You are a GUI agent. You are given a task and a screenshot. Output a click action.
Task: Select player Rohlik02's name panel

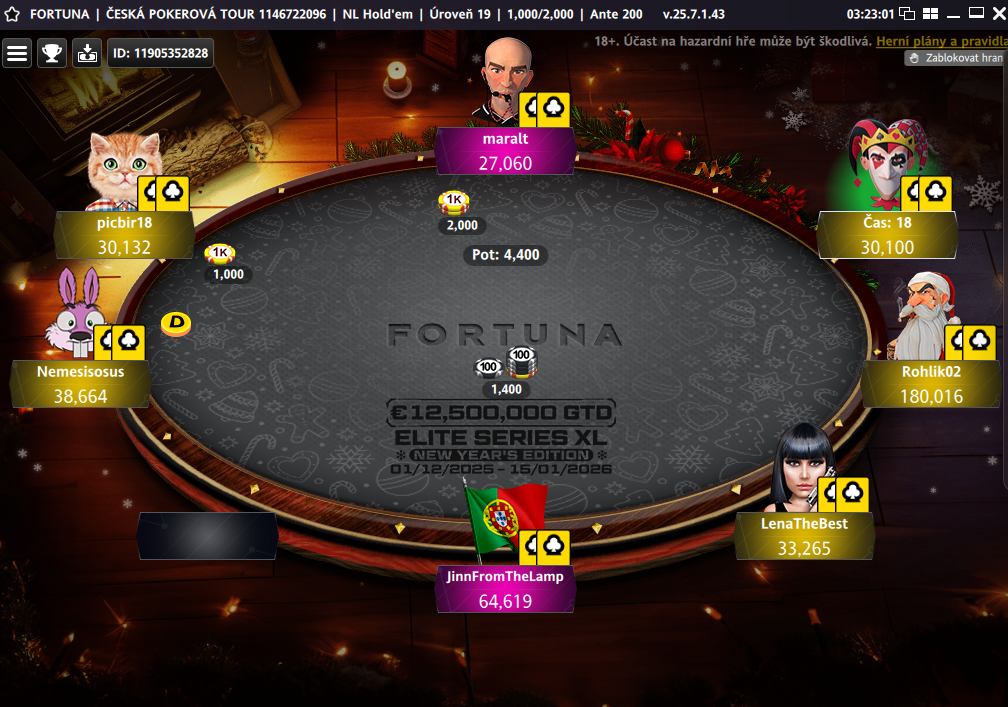[931, 384]
